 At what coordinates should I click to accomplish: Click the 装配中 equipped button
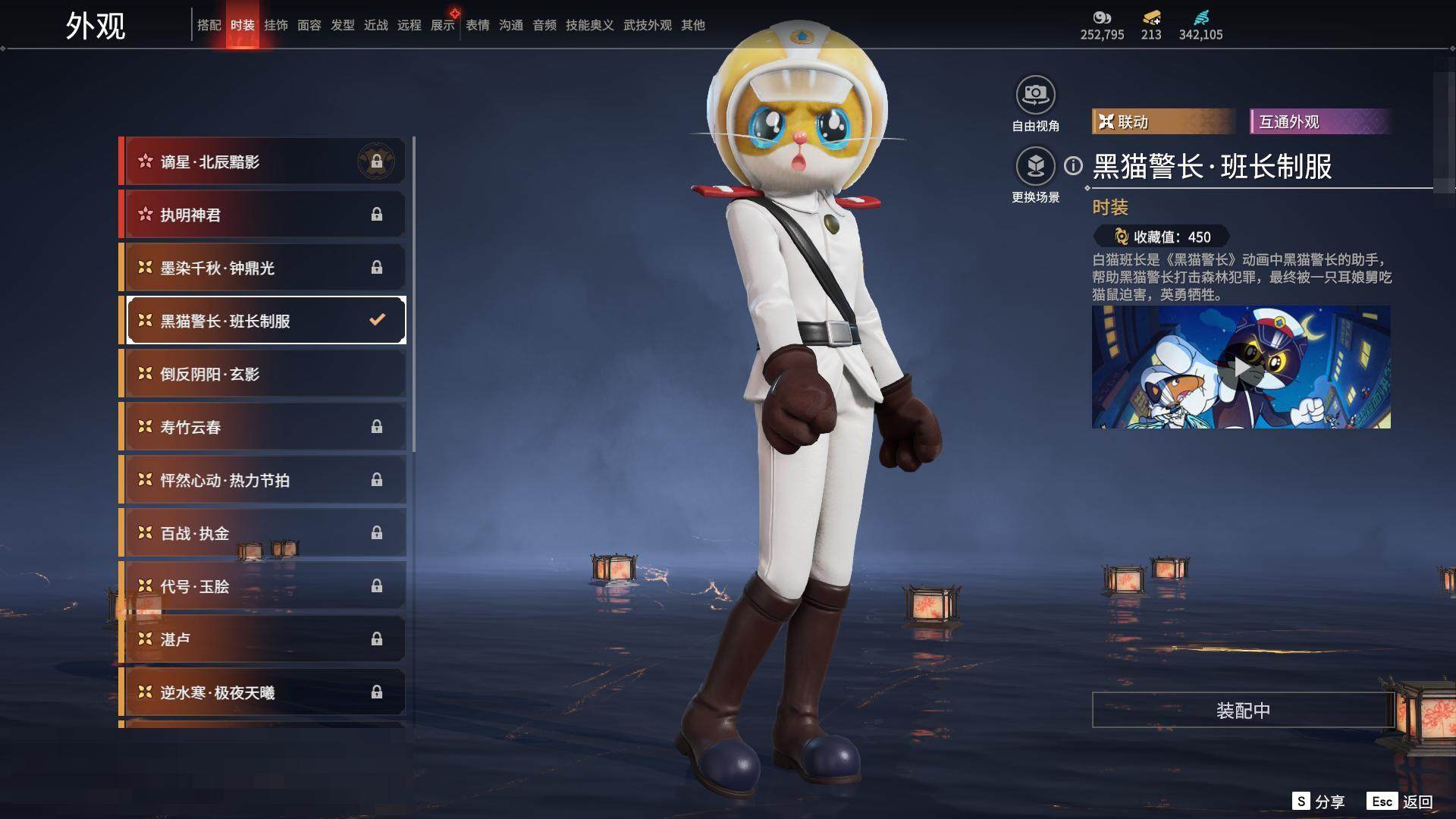point(1242,710)
